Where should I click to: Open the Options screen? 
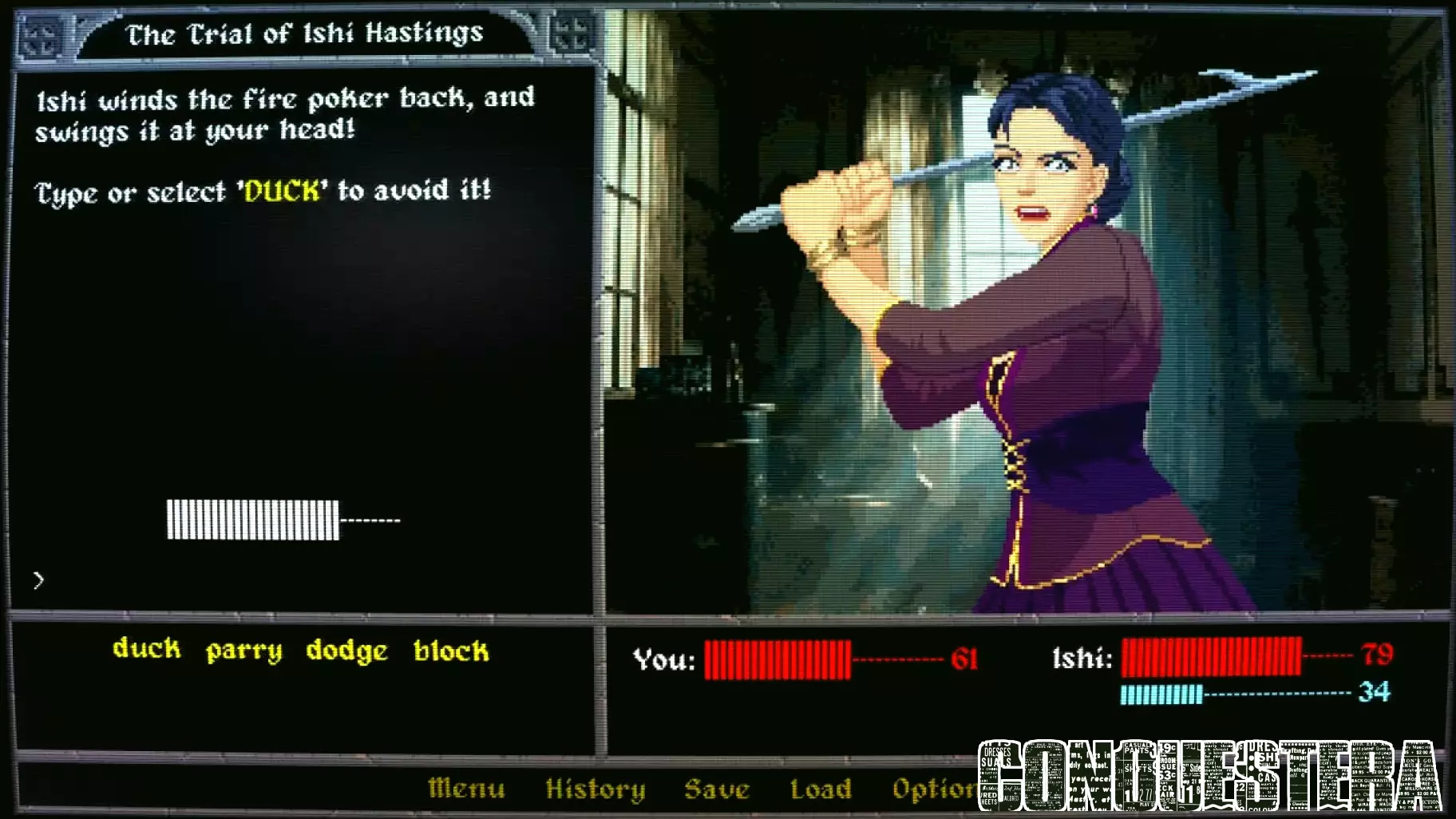click(942, 789)
